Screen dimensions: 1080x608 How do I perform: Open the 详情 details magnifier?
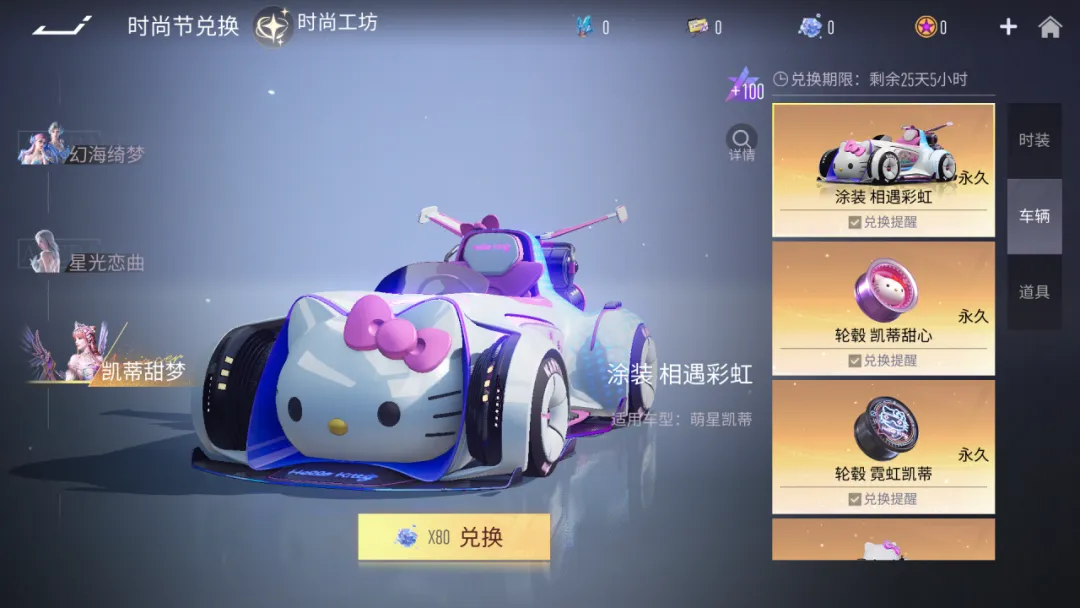pyautogui.click(x=741, y=143)
